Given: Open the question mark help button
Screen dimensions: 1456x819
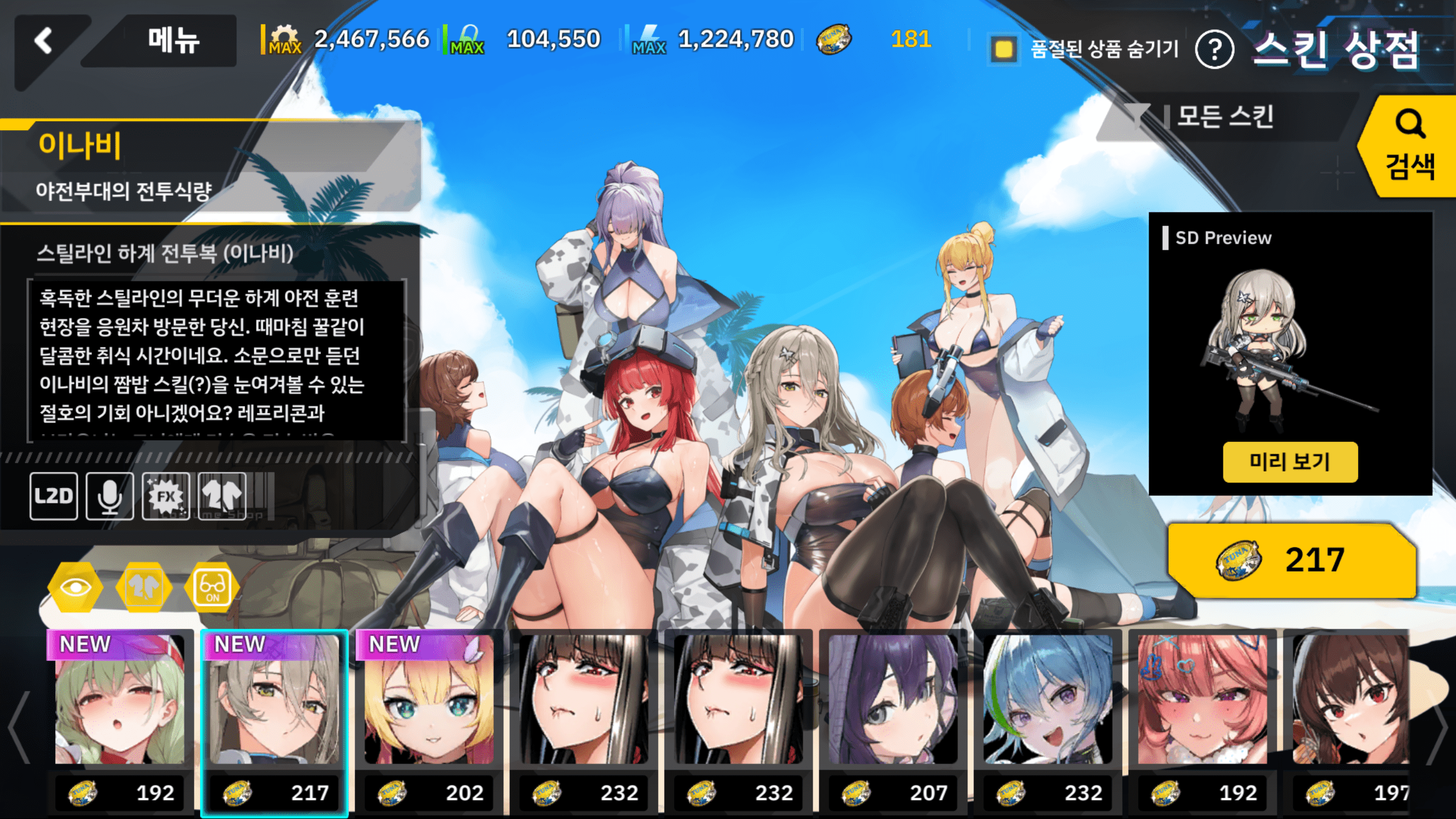Looking at the screenshot, I should coord(1214,50).
